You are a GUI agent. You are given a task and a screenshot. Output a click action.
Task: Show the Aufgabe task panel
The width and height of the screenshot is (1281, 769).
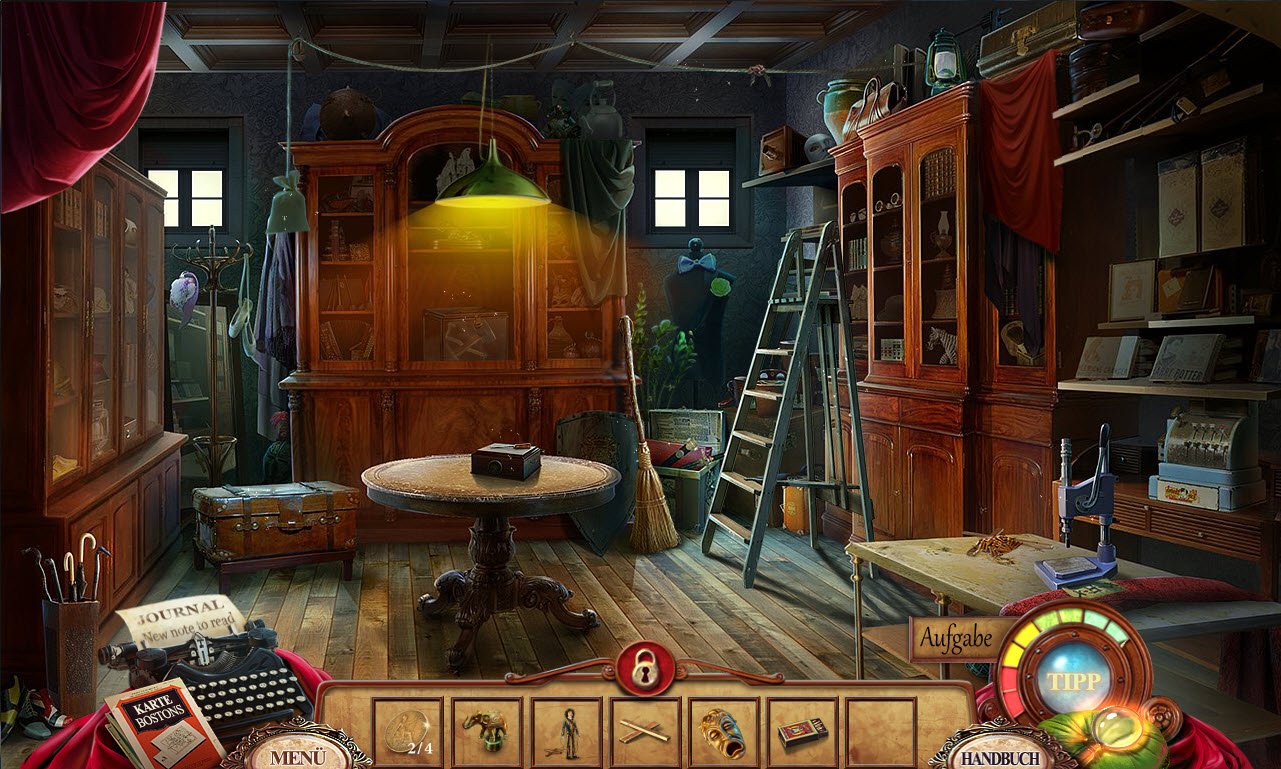[x=955, y=639]
